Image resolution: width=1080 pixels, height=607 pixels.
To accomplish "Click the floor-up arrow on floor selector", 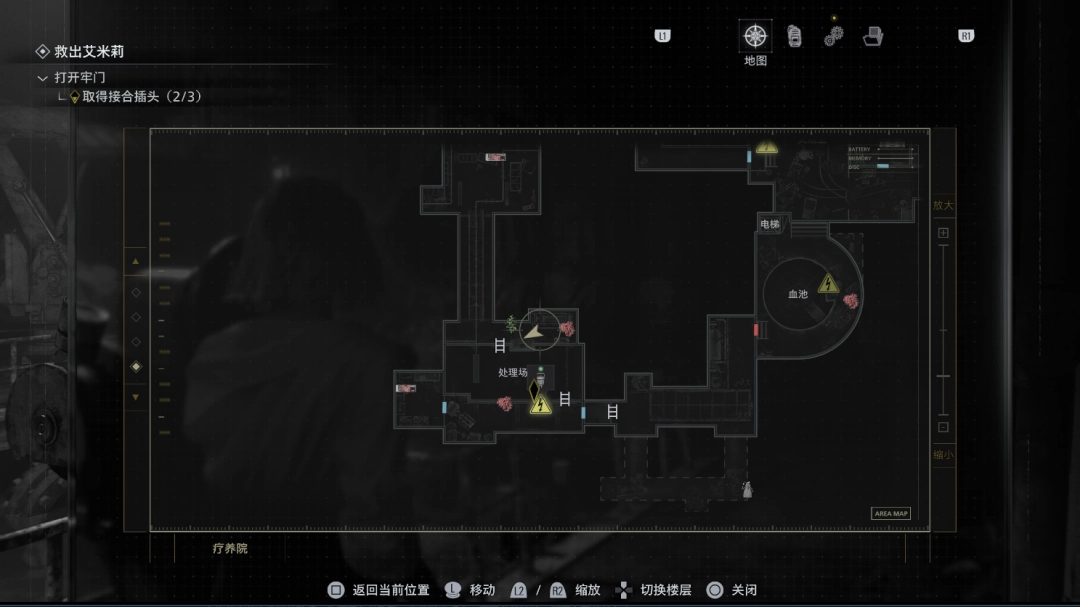I will pyautogui.click(x=136, y=263).
